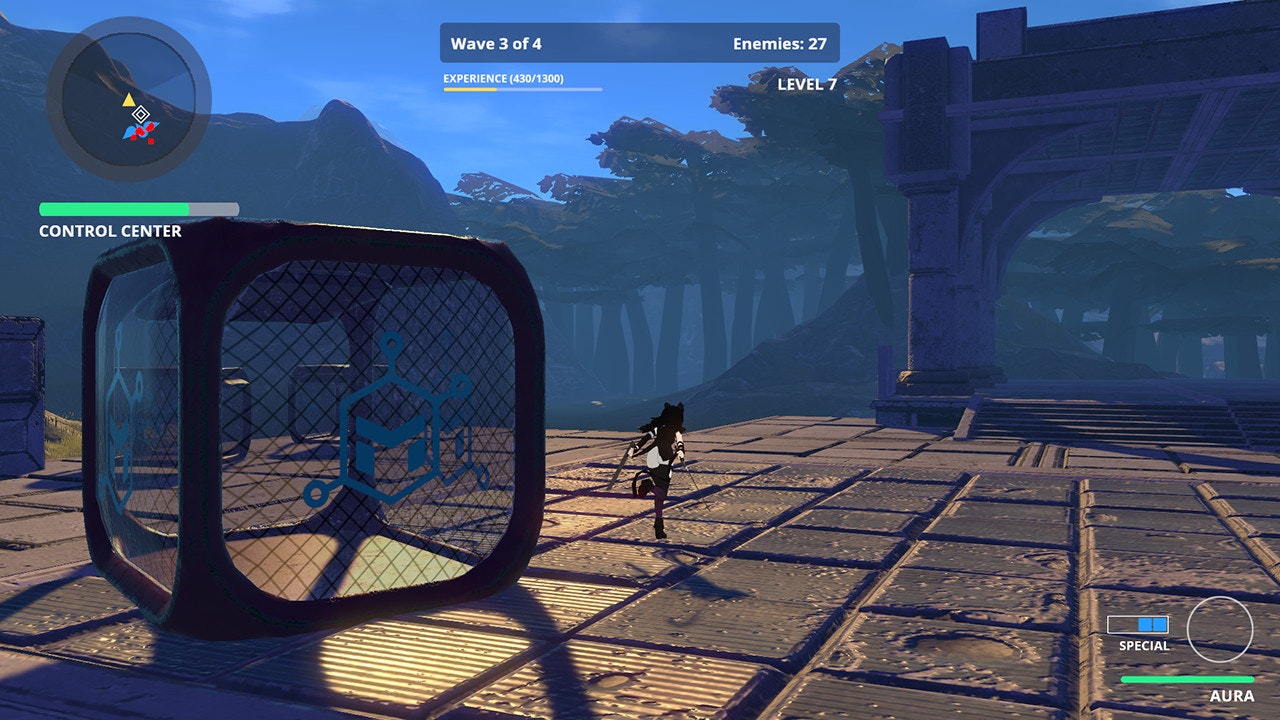Toggle the first segment of the Special meter

(x=1145, y=624)
